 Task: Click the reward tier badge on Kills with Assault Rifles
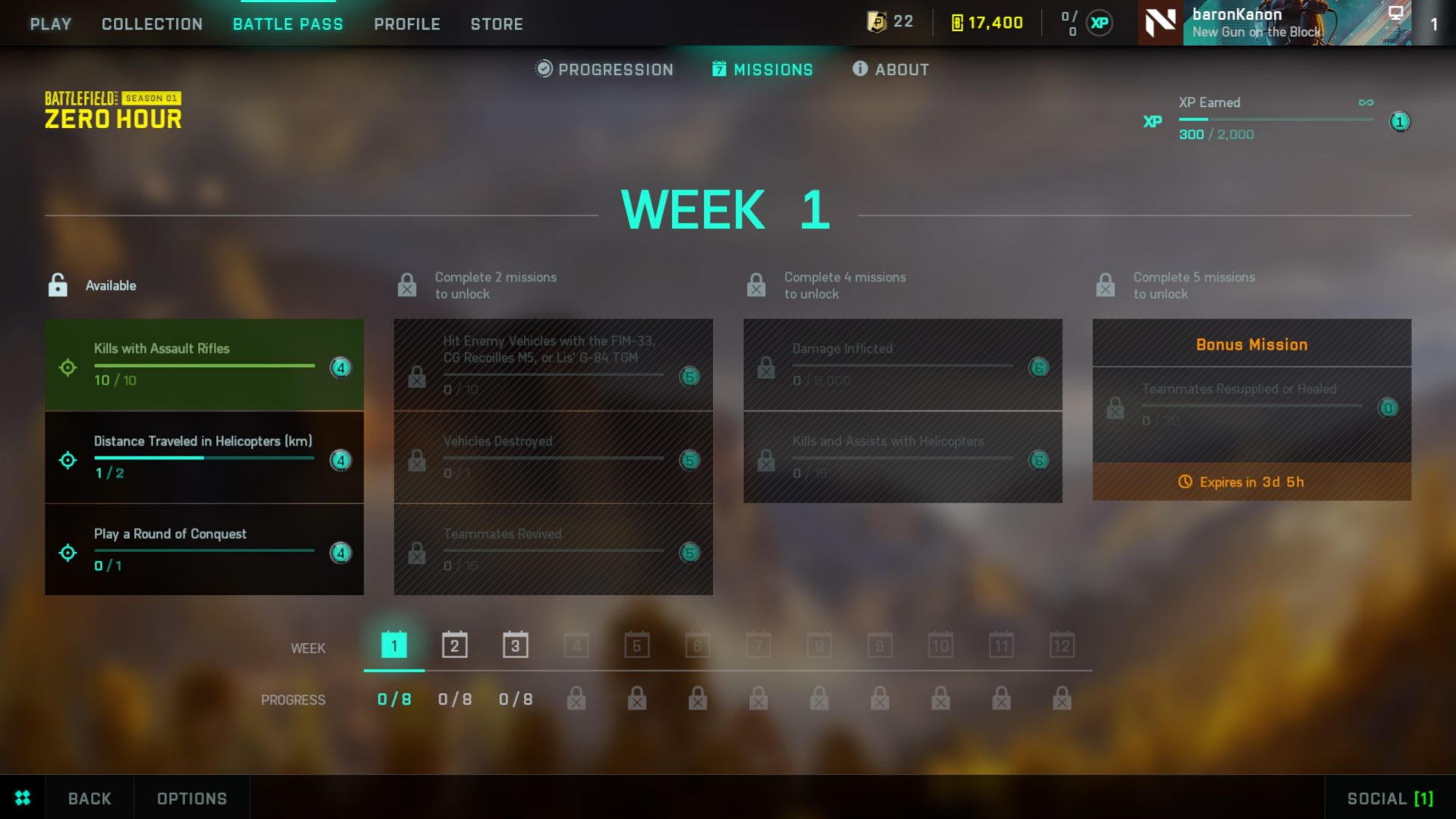click(341, 368)
